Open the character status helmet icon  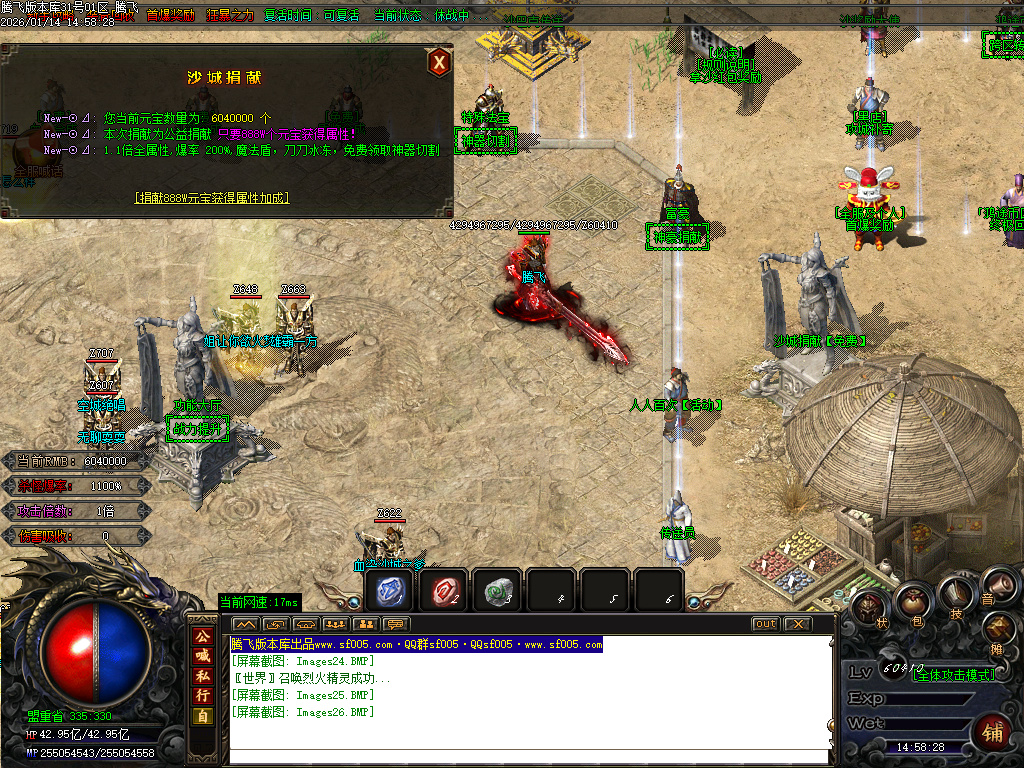(867, 608)
